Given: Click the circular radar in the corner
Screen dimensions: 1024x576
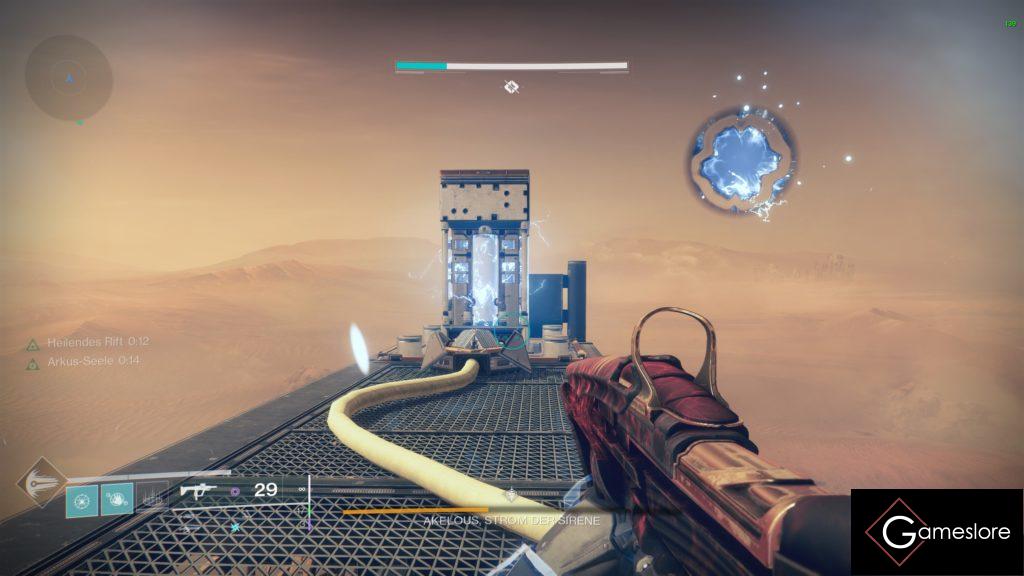Looking at the screenshot, I should click(68, 78).
